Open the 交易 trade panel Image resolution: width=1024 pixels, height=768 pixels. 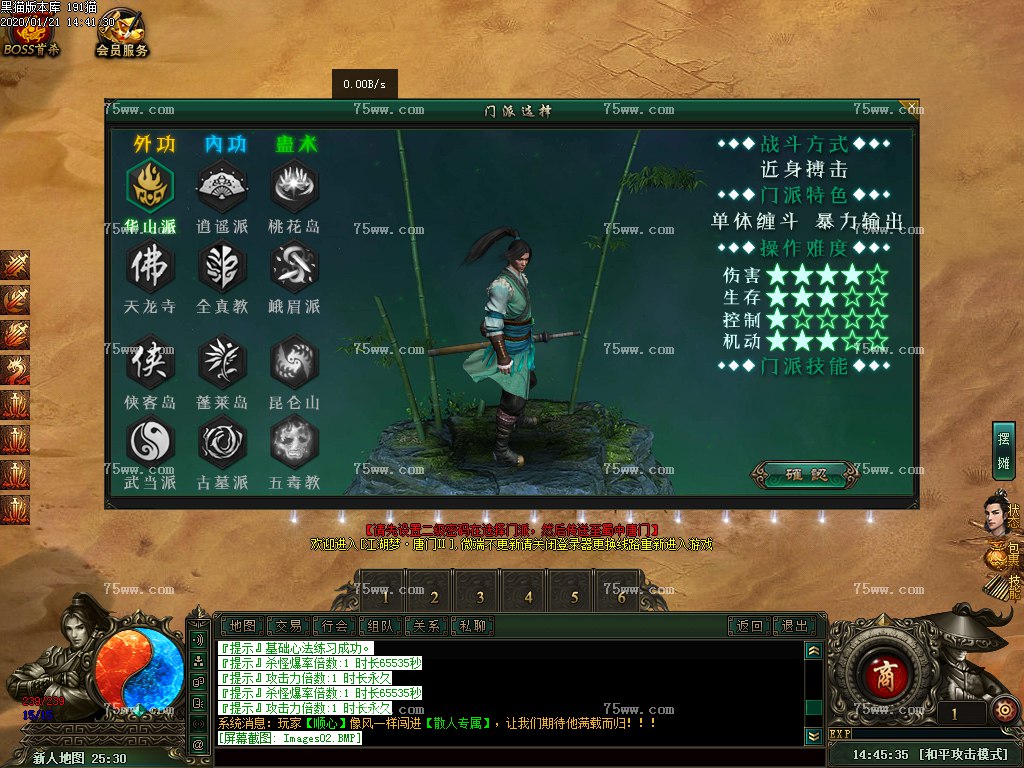click(x=289, y=626)
